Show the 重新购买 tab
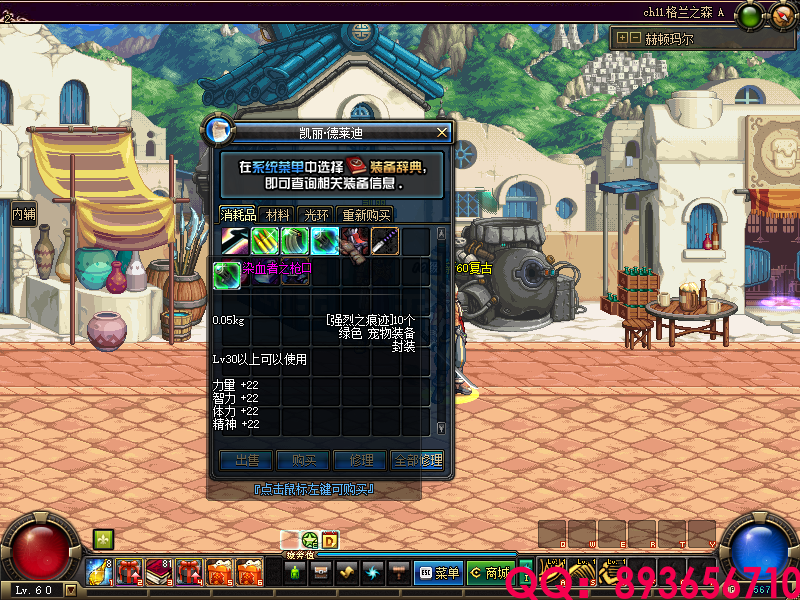 pos(366,214)
